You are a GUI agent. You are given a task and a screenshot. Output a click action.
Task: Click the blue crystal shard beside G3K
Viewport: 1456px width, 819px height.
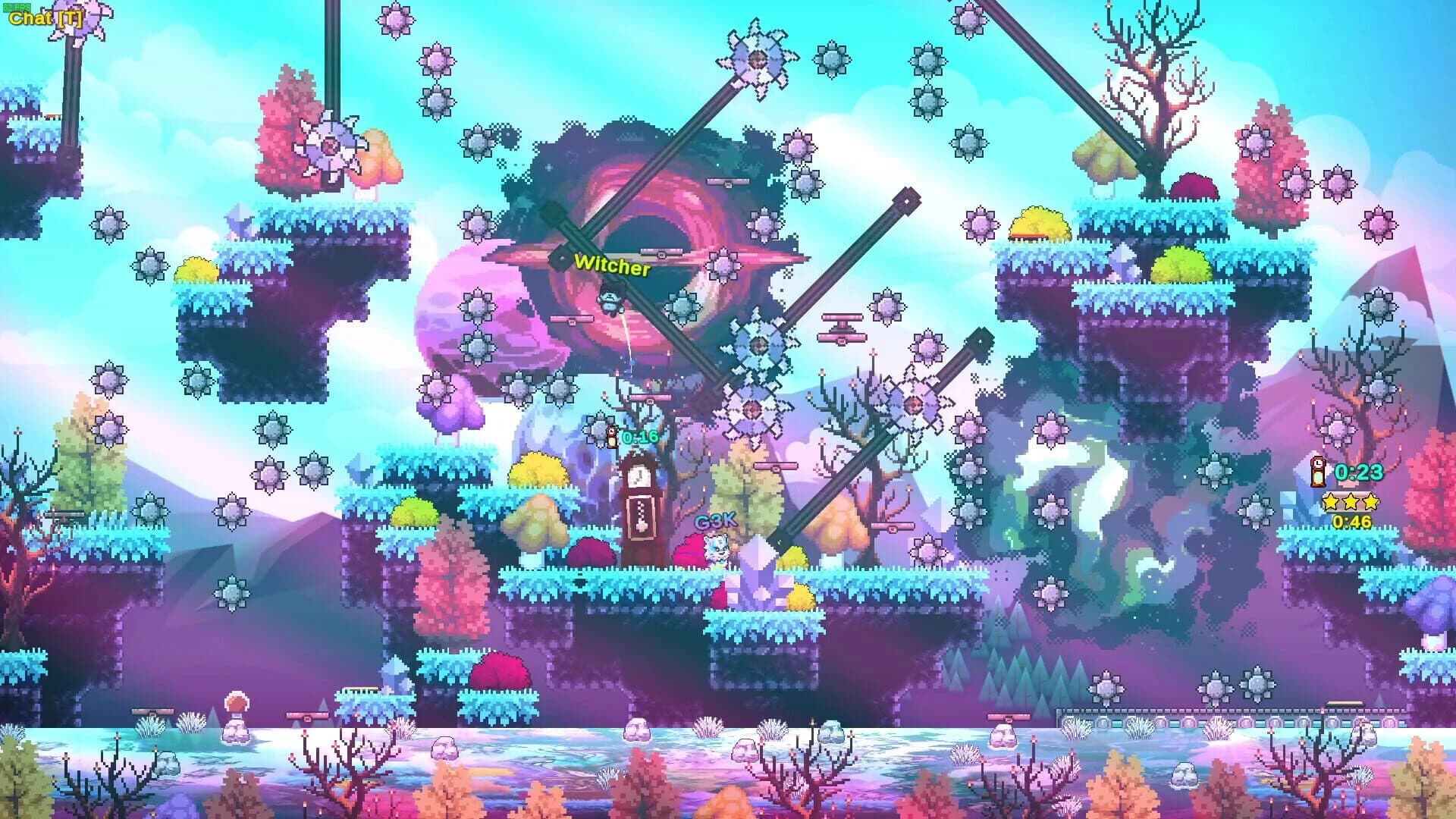click(x=760, y=569)
